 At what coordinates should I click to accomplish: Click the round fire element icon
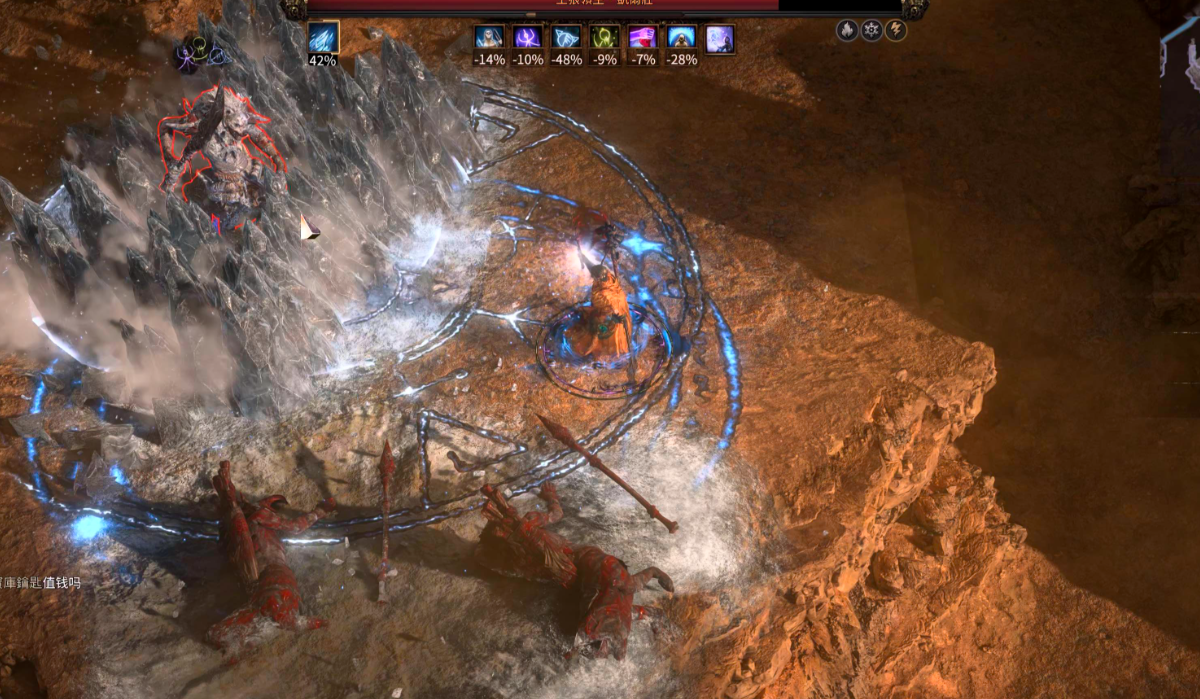click(x=847, y=31)
